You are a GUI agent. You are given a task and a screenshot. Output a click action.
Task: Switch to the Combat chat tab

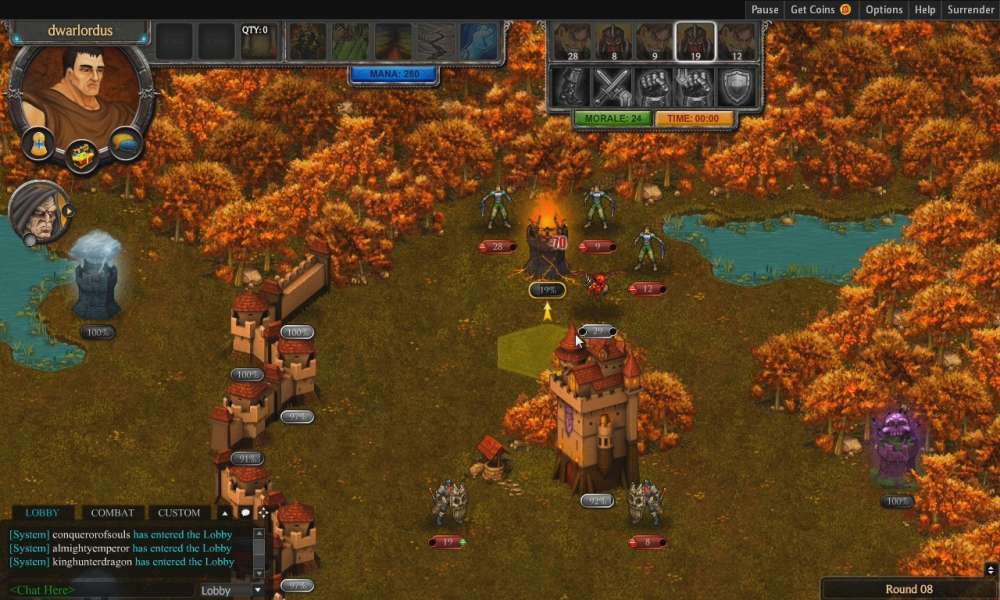point(112,513)
